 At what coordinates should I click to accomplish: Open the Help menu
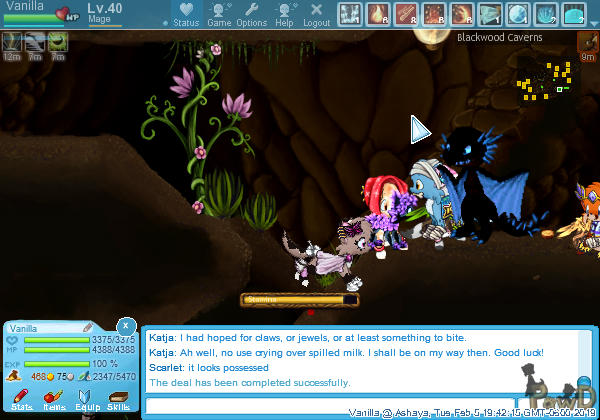point(285,14)
